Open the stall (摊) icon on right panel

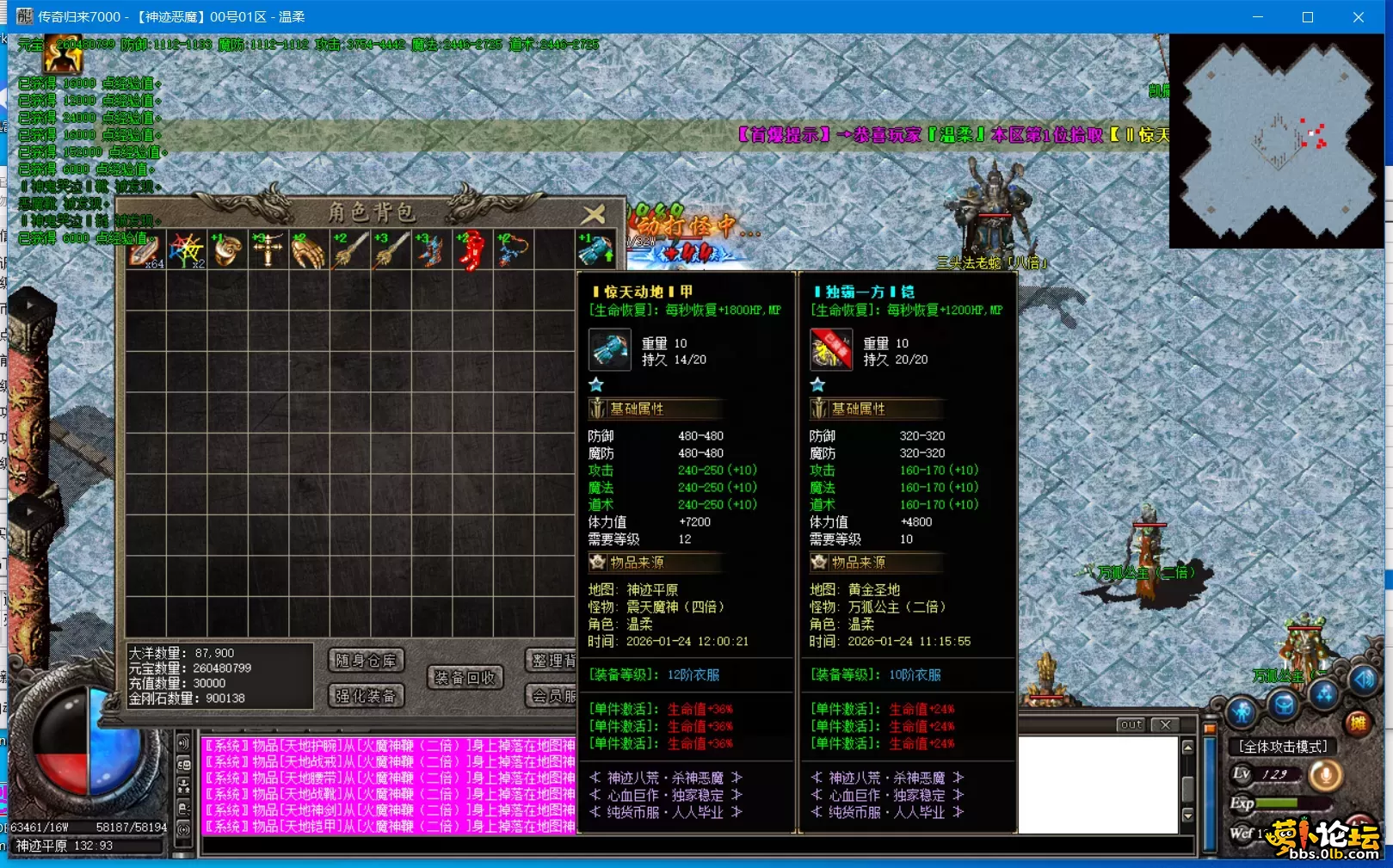tap(1359, 721)
